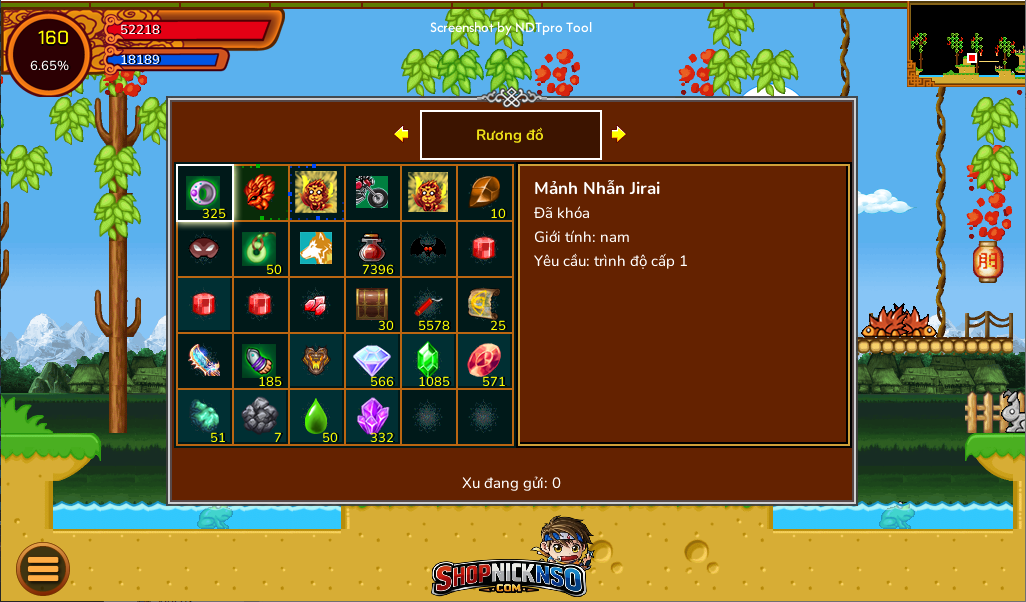Select the gray stone ore slot
Screen dimensions: 1026x602
point(261,417)
